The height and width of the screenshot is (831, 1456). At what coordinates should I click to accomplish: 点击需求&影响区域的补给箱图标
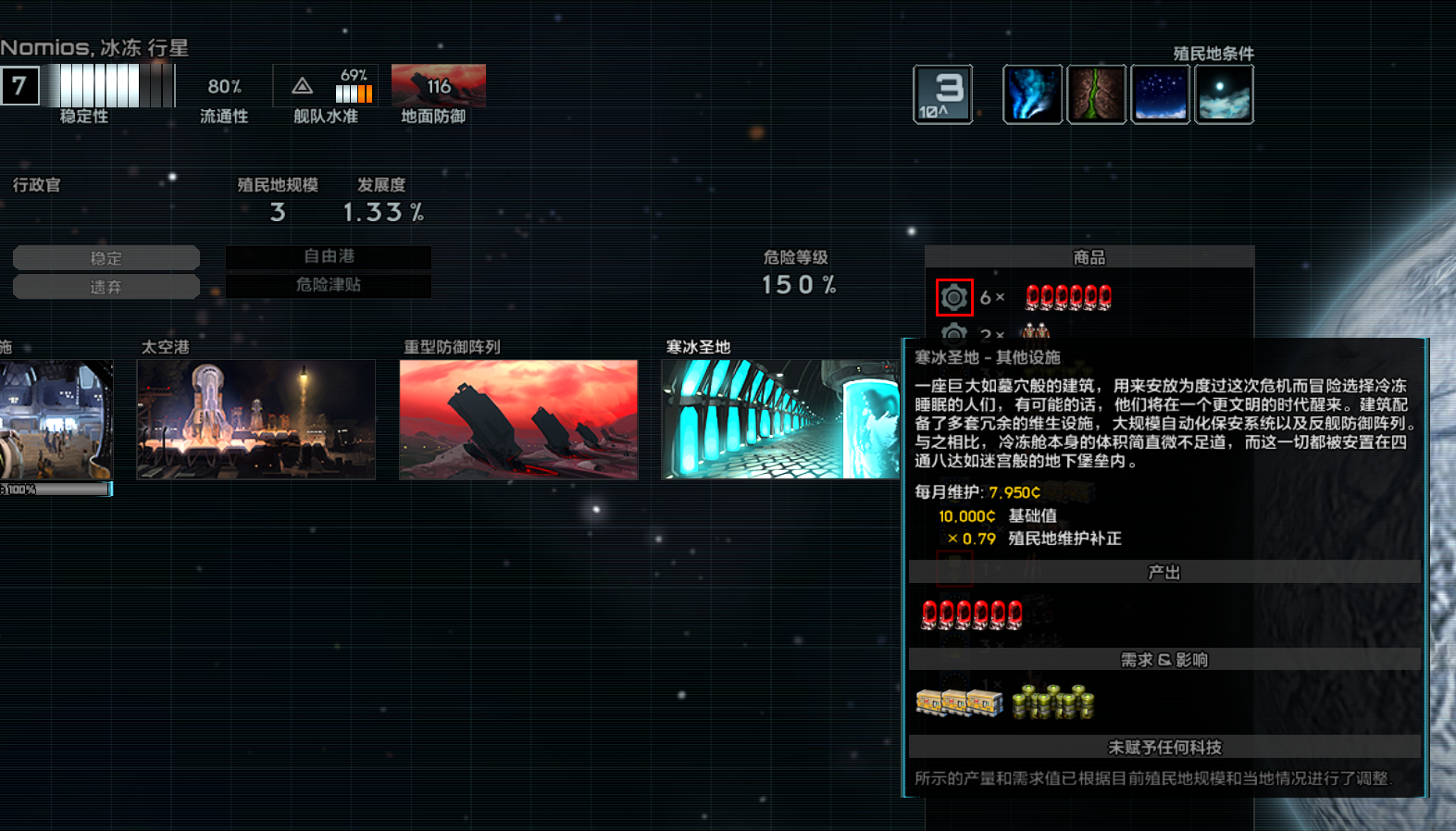pos(958,703)
